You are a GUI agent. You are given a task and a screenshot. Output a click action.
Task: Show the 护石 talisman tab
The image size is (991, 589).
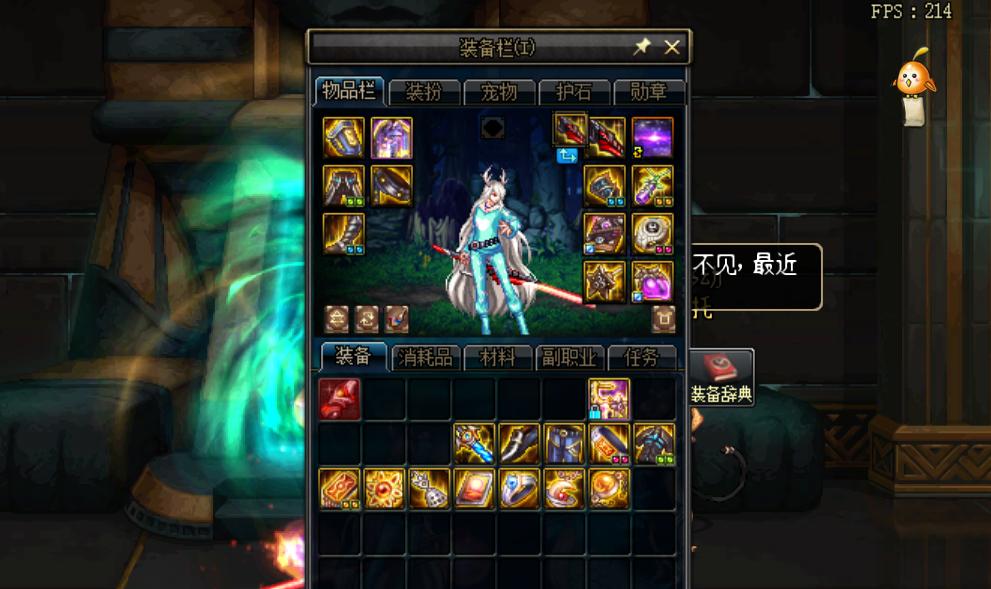point(574,93)
